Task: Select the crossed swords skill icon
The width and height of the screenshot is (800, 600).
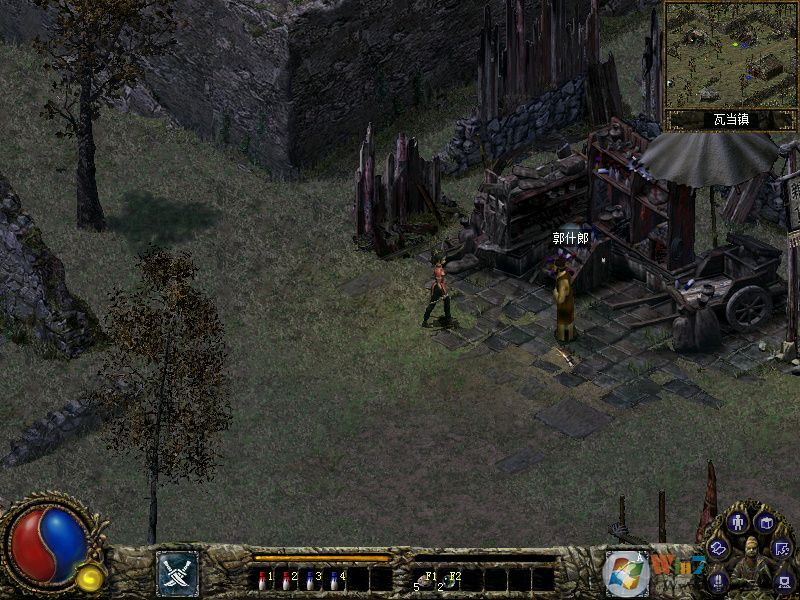Action: pyautogui.click(x=177, y=573)
